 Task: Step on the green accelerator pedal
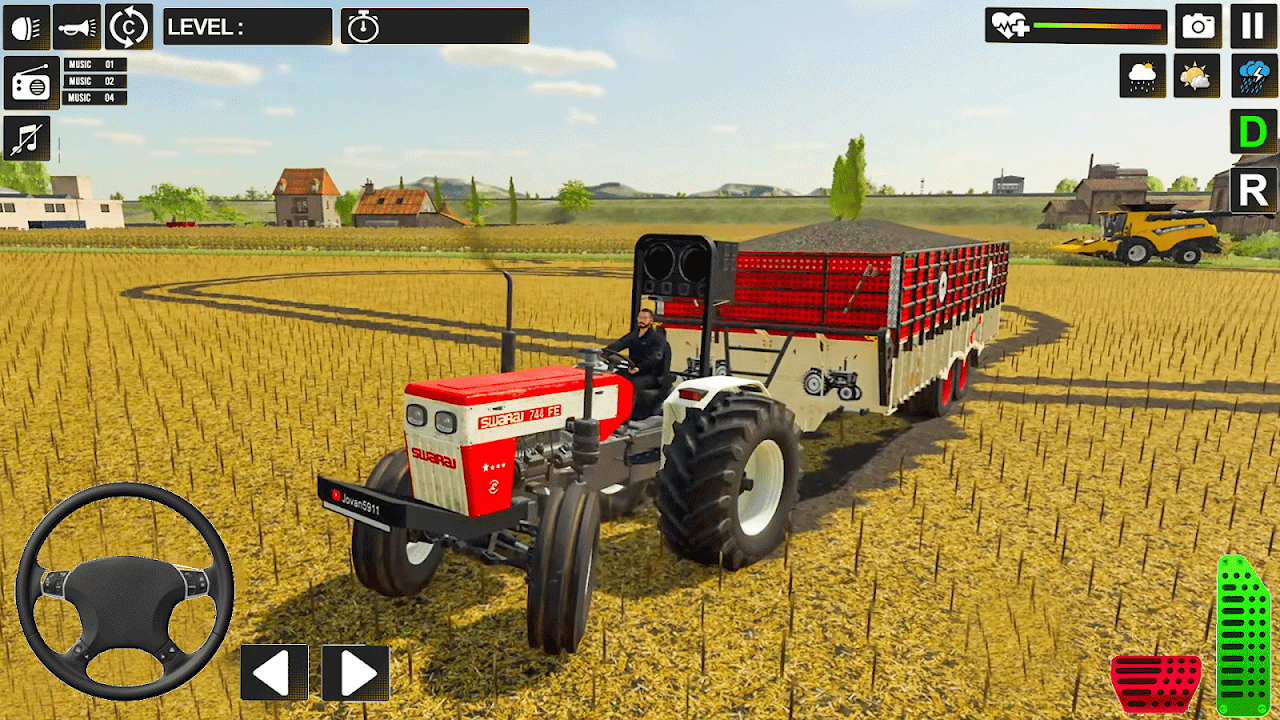point(1243,636)
